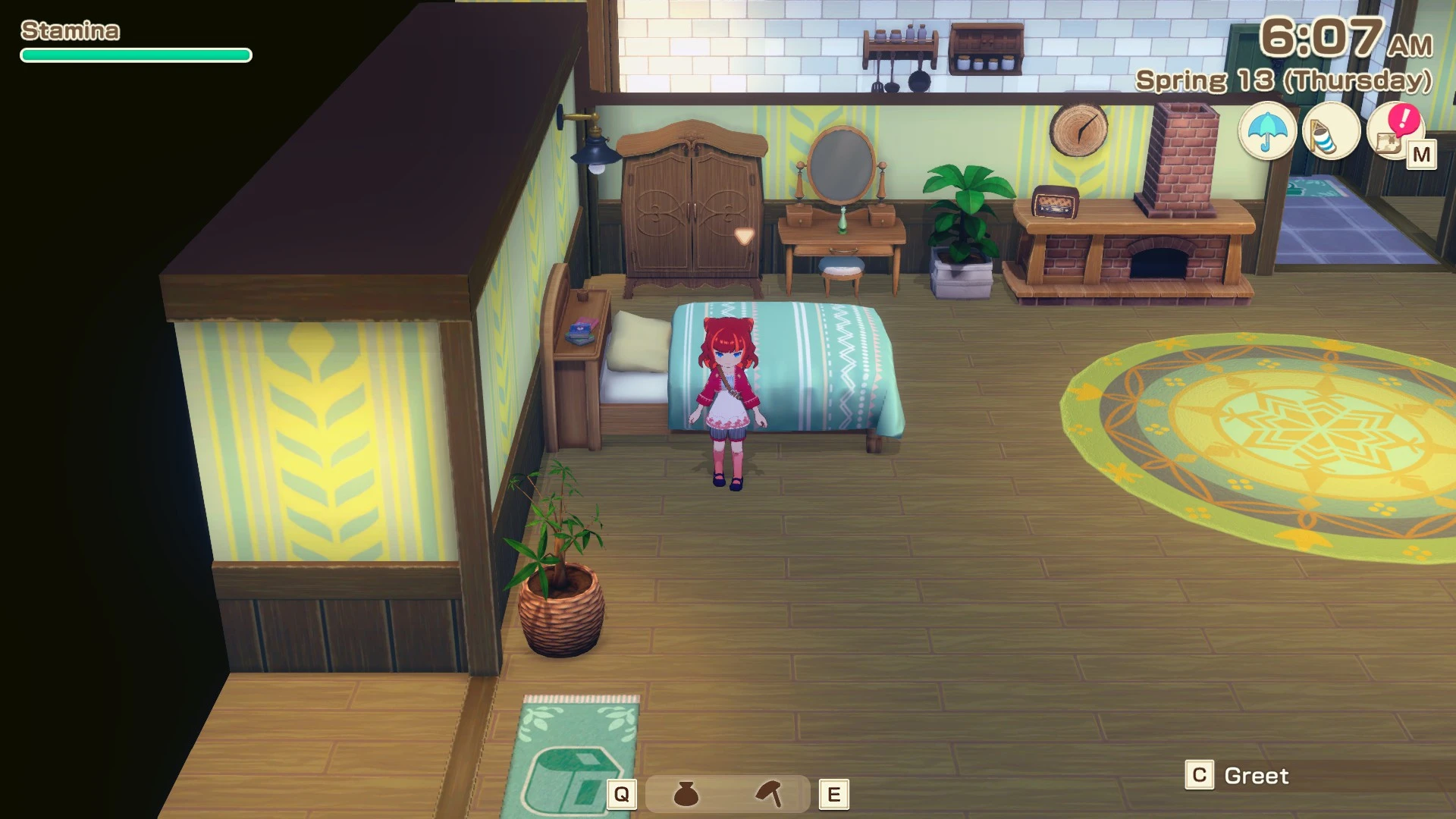The height and width of the screenshot is (819, 1456).
Task: Select the hammer tool on the toolbar
Action: click(770, 794)
